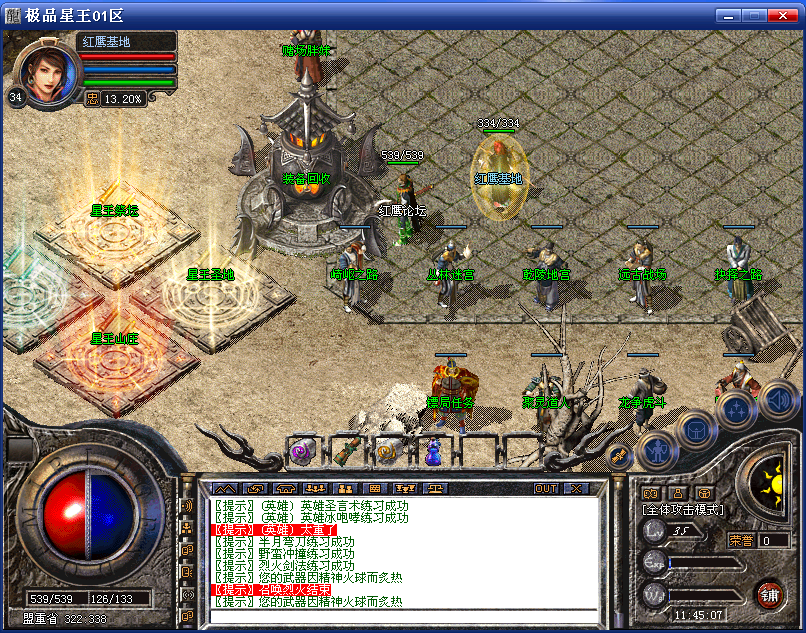Click the orange satellite icon button
The height and width of the screenshot is (633, 806).
click(x=618, y=456)
